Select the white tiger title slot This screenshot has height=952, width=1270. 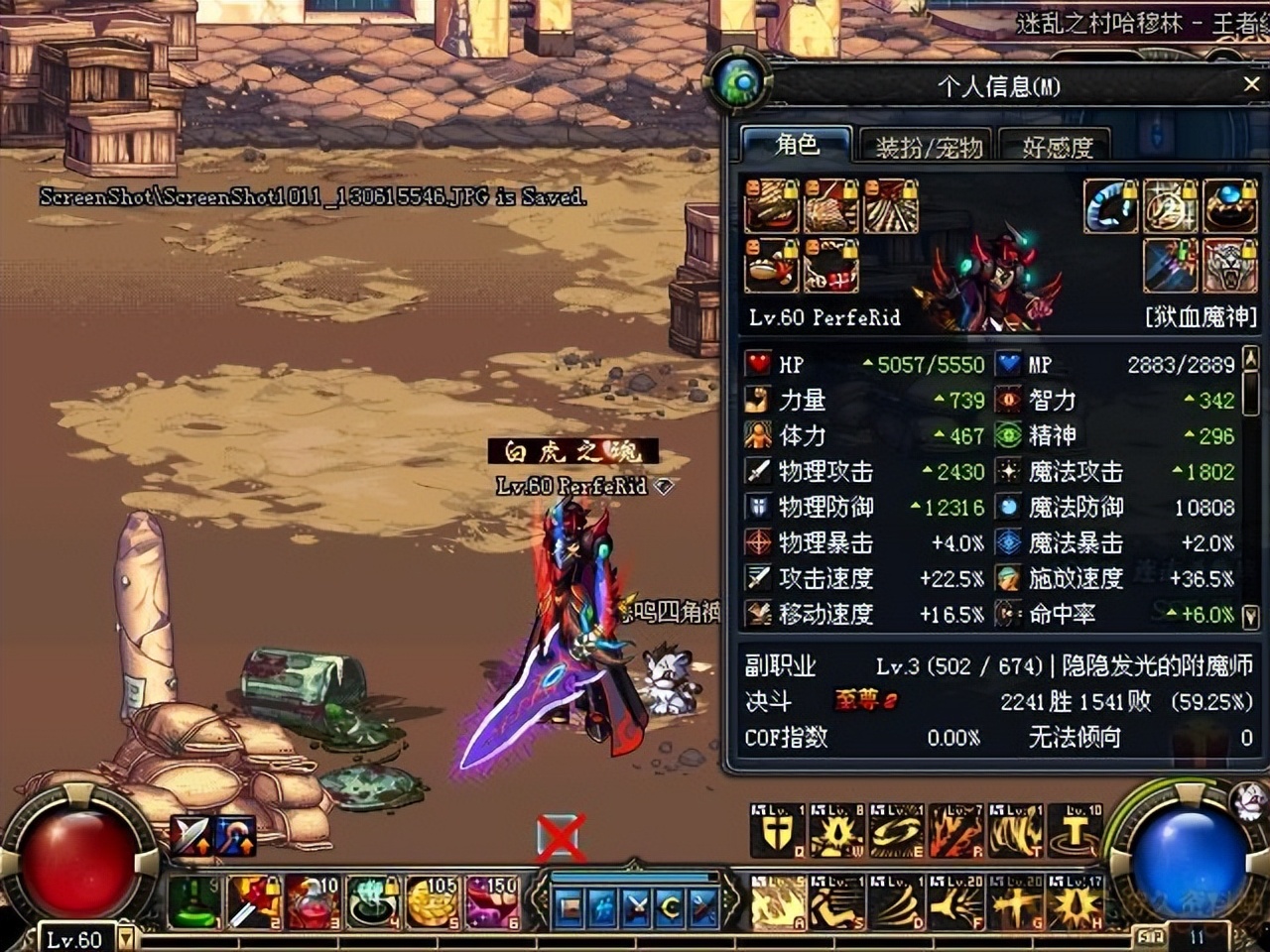[1230, 265]
